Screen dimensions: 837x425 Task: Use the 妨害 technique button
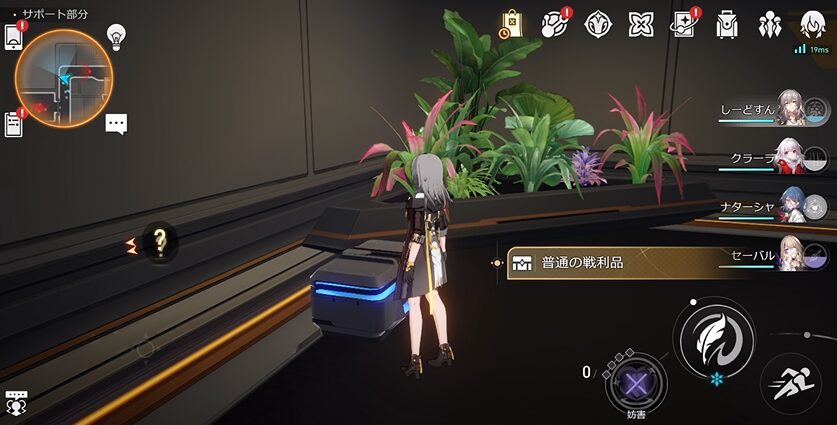(632, 380)
